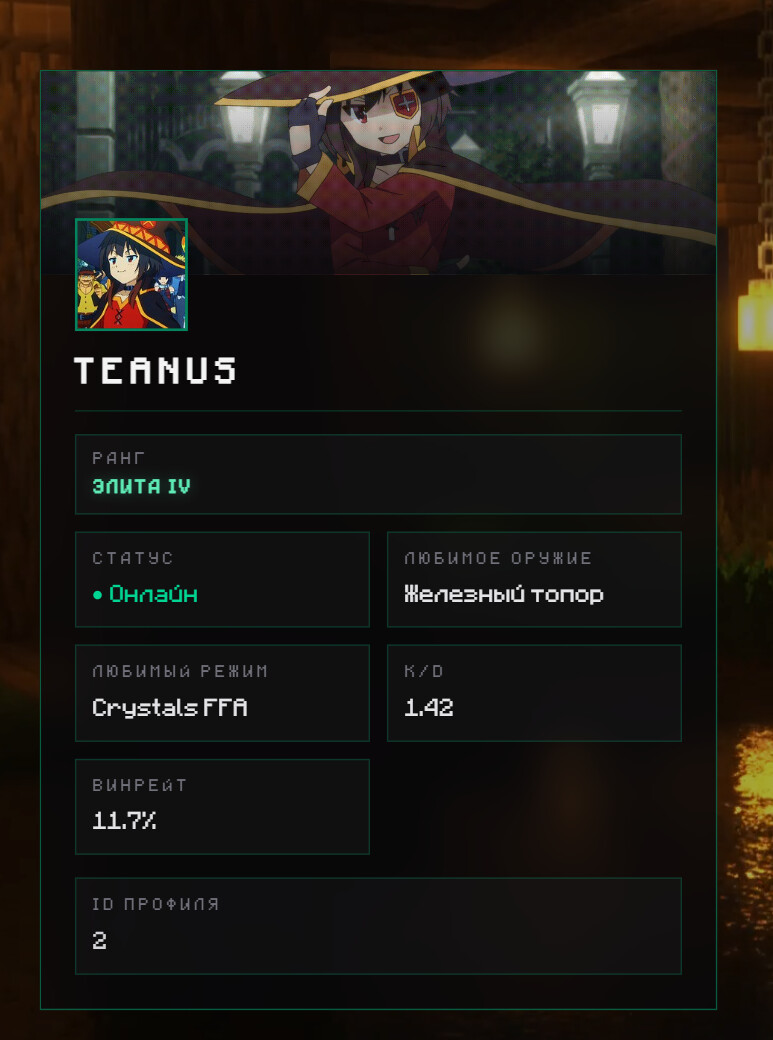Open the TEANUS profile avatar picture
Image resolution: width=773 pixels, height=1040 pixels.
pos(131,274)
